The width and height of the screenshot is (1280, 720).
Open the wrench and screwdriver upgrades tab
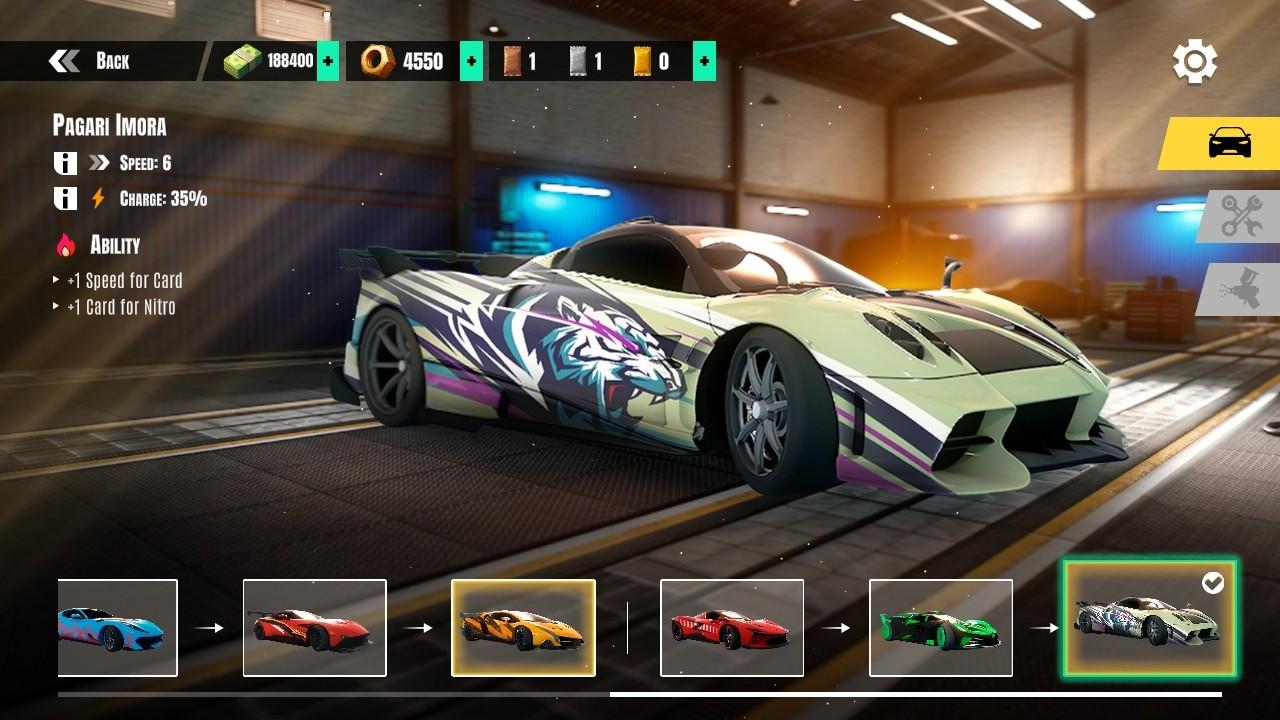(x=1240, y=216)
